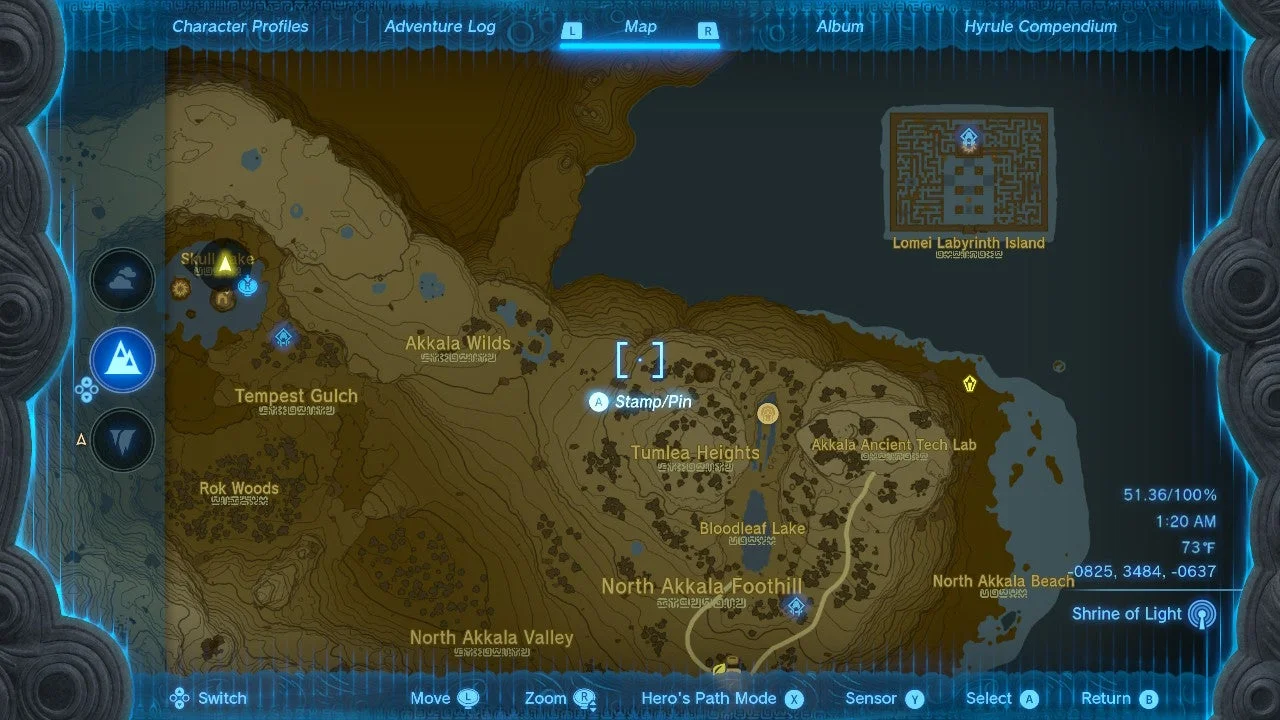Viewport: 1280px width, 720px height.
Task: Open the Album tab
Action: tap(840, 26)
